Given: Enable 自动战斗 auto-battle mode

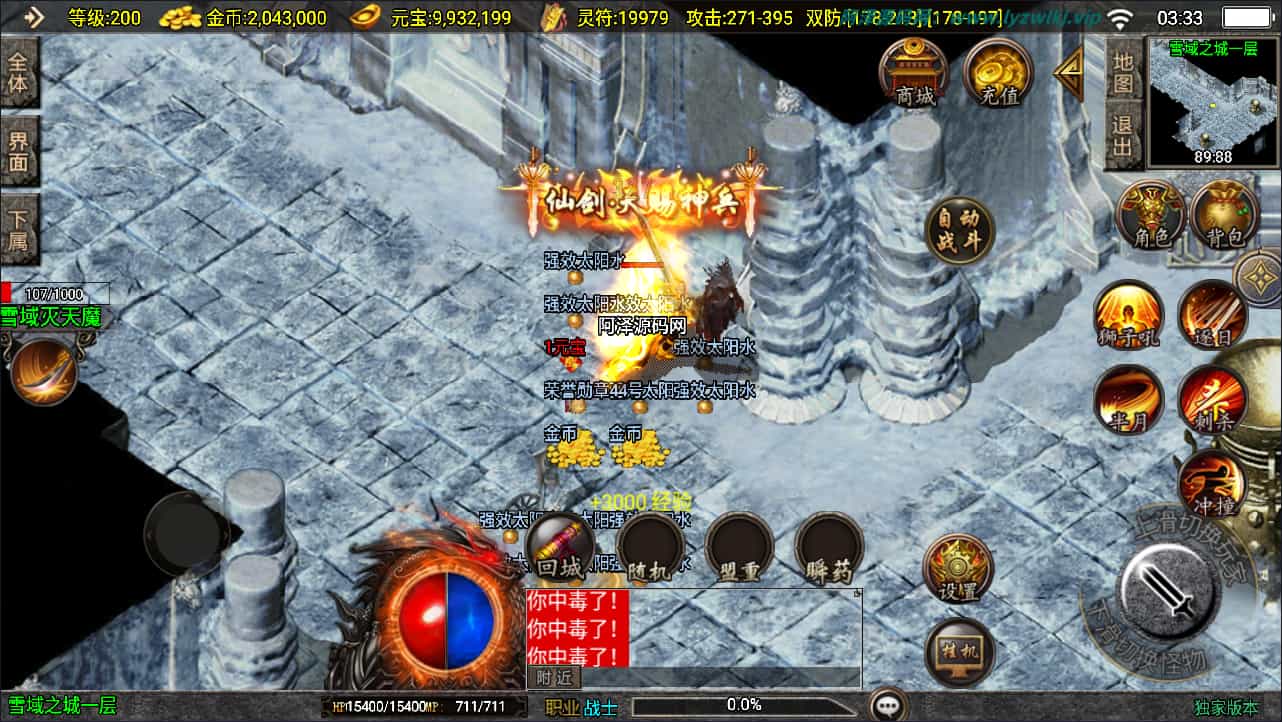Looking at the screenshot, I should (957, 232).
